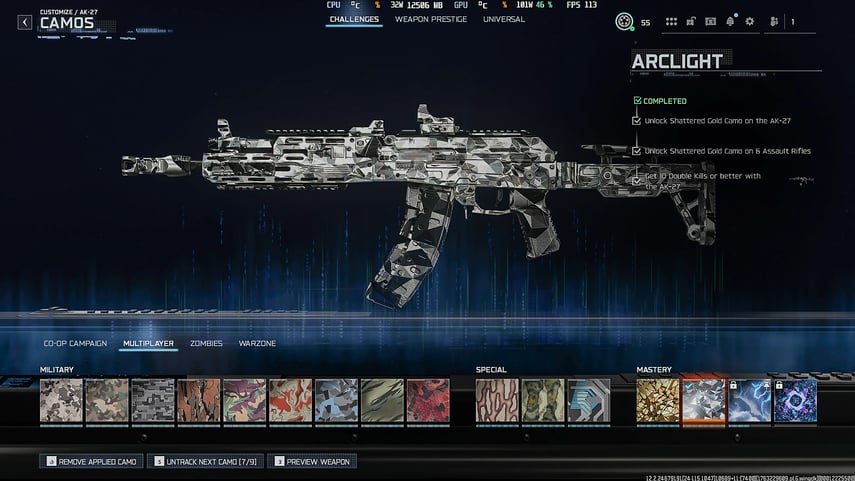Choose the gray digital pixel military camo
This screenshot has height=481, width=855.
pos(153,400)
